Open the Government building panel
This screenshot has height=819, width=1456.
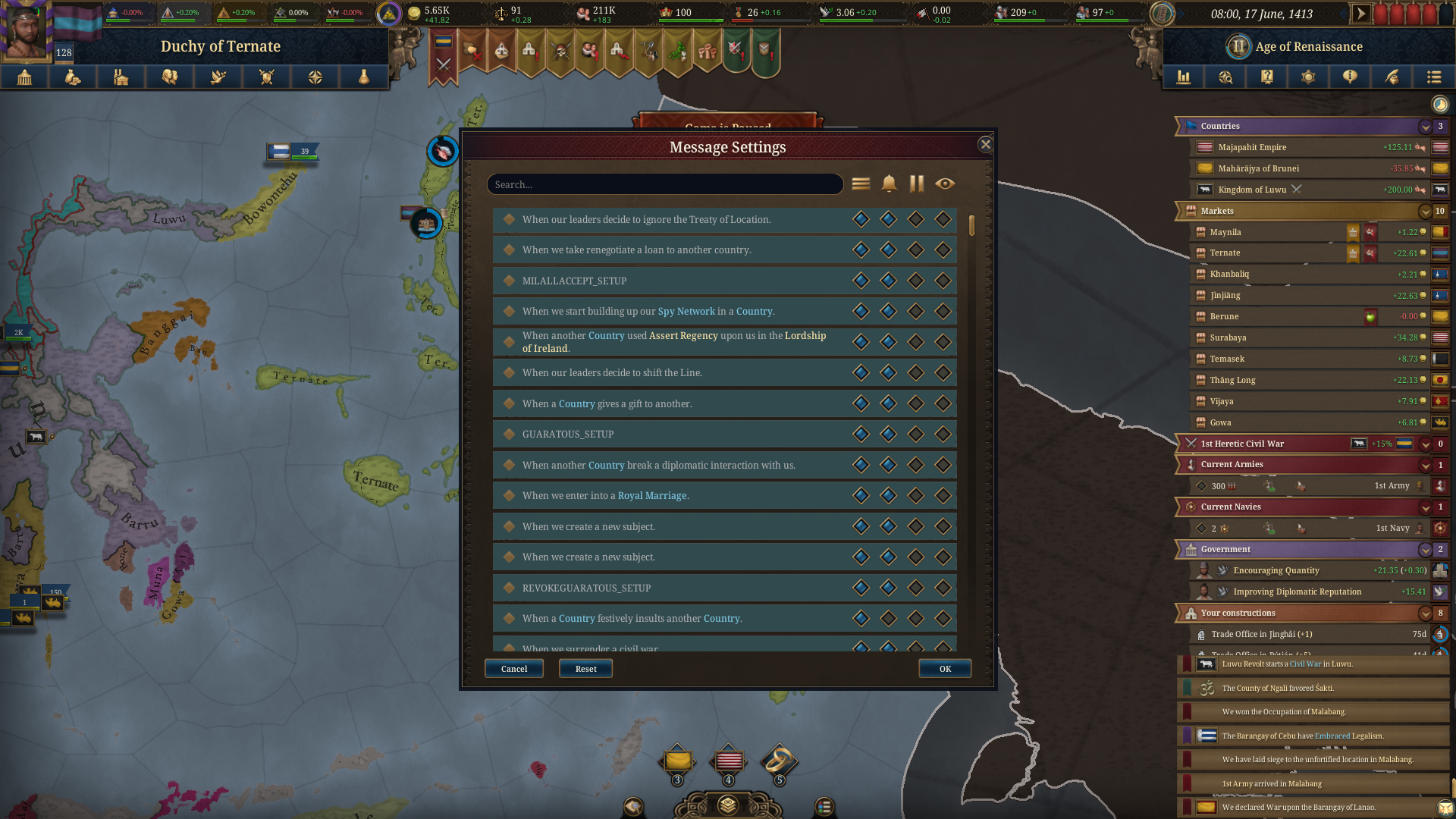(25, 77)
